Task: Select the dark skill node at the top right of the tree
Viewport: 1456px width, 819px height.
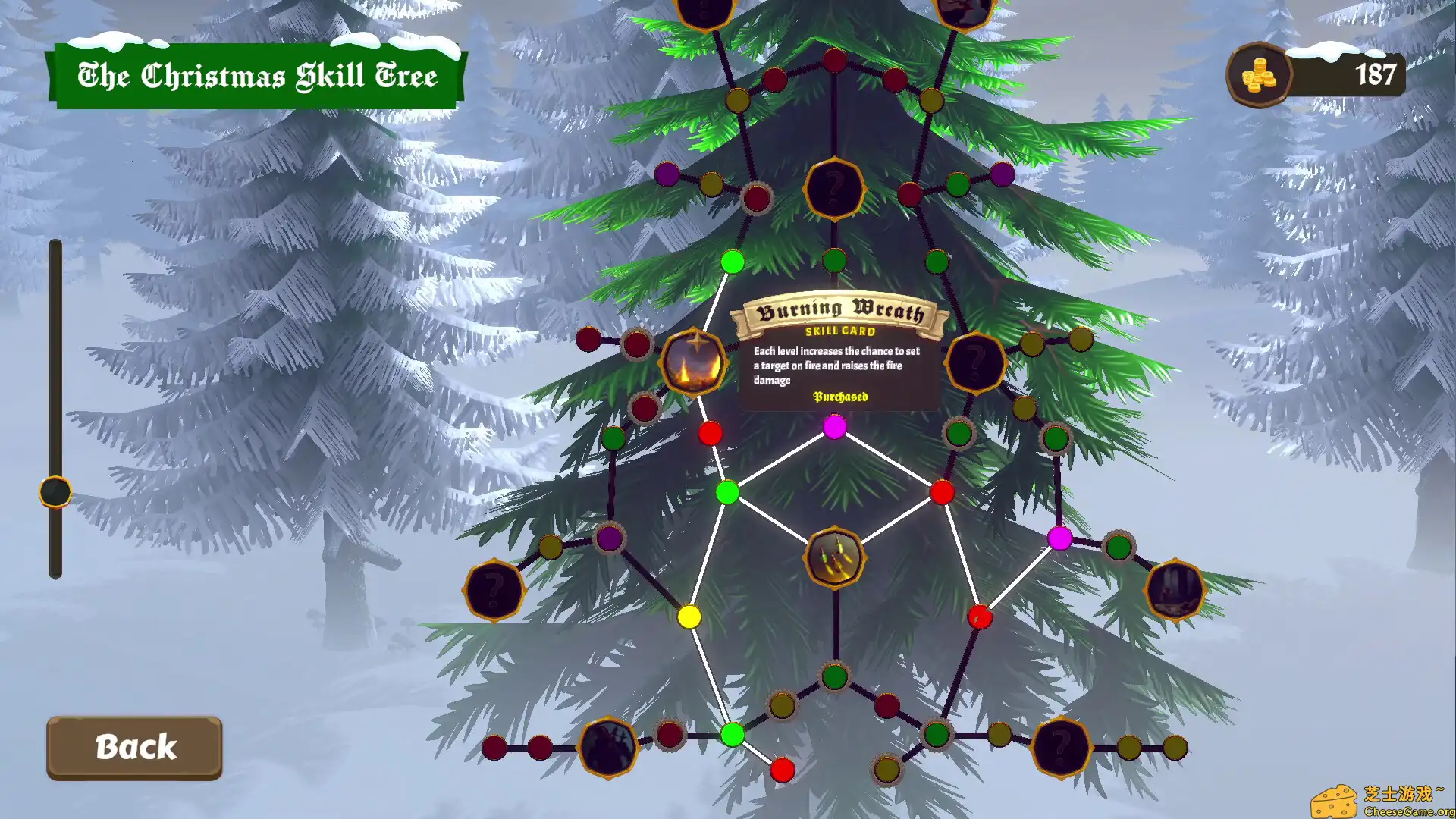Action: click(962, 11)
